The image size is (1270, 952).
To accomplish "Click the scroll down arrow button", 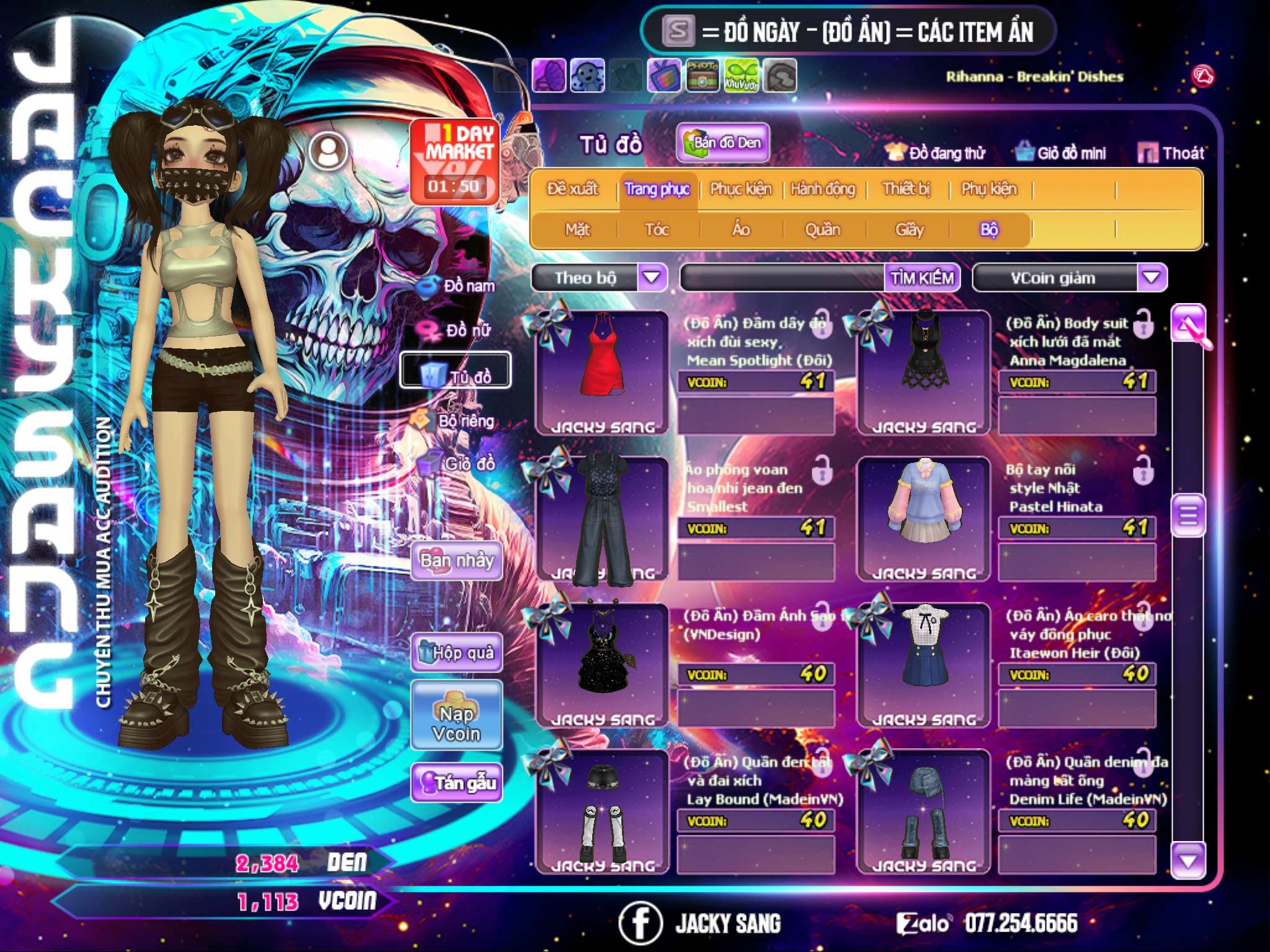I will click(1188, 861).
